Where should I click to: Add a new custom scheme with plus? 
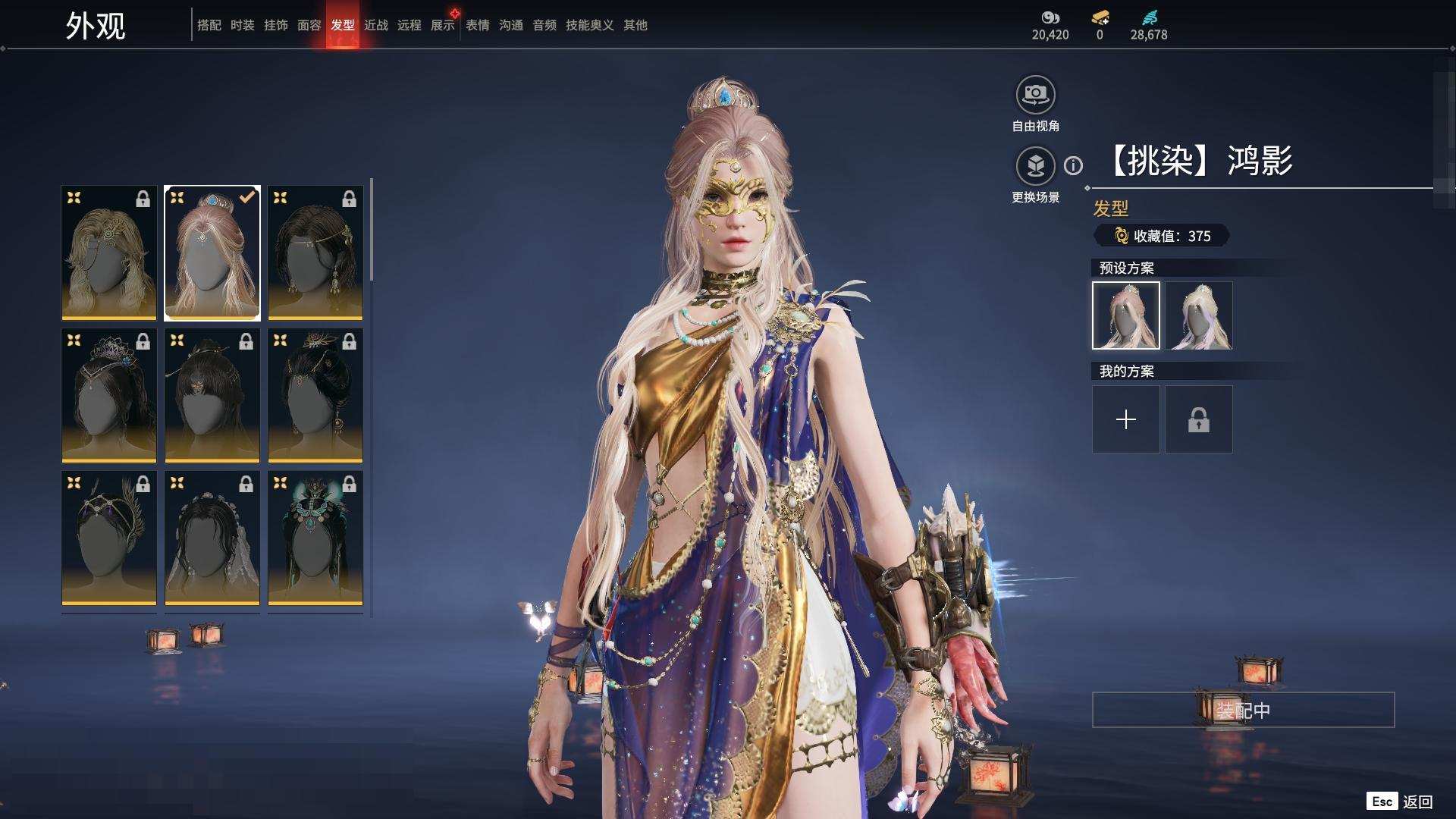click(x=1125, y=419)
